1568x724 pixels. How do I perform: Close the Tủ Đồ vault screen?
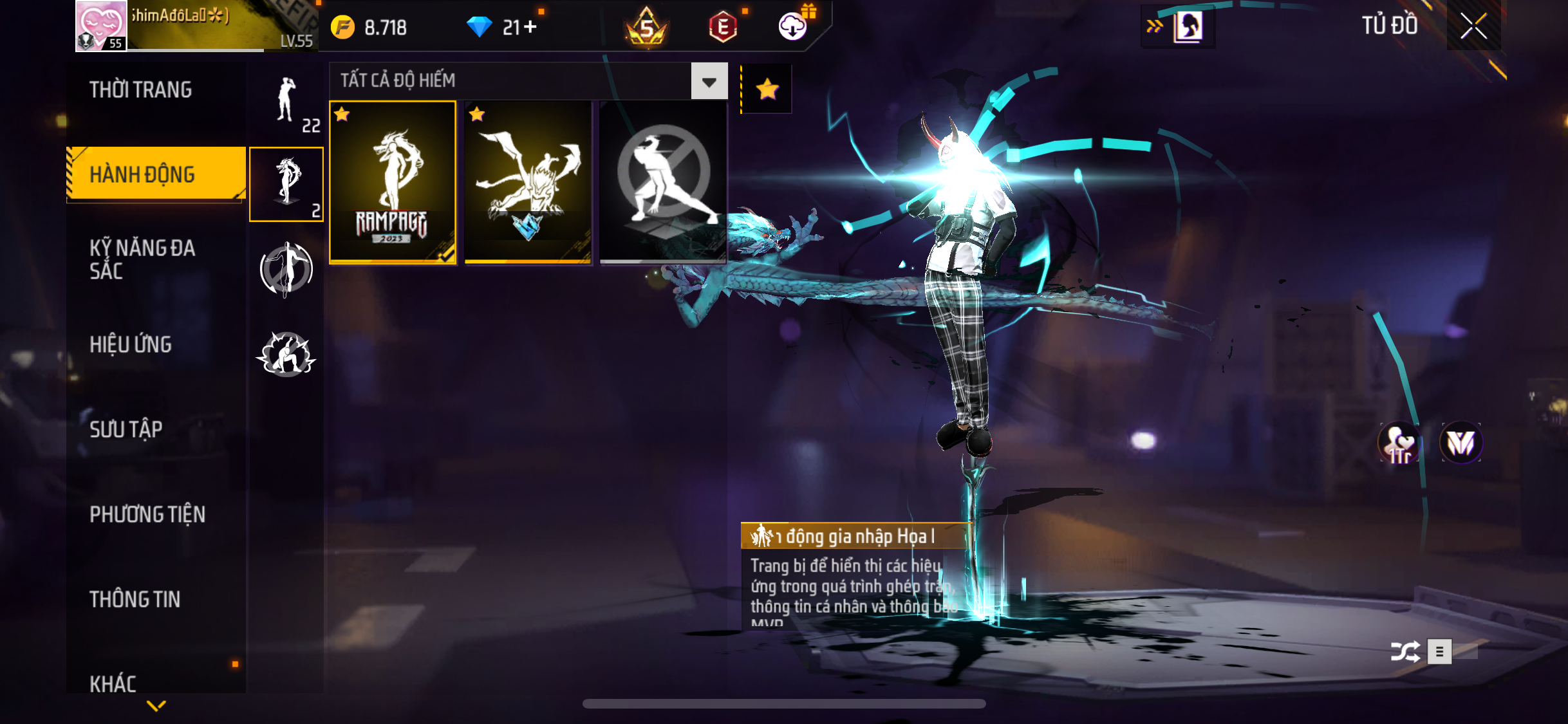coord(1473,26)
